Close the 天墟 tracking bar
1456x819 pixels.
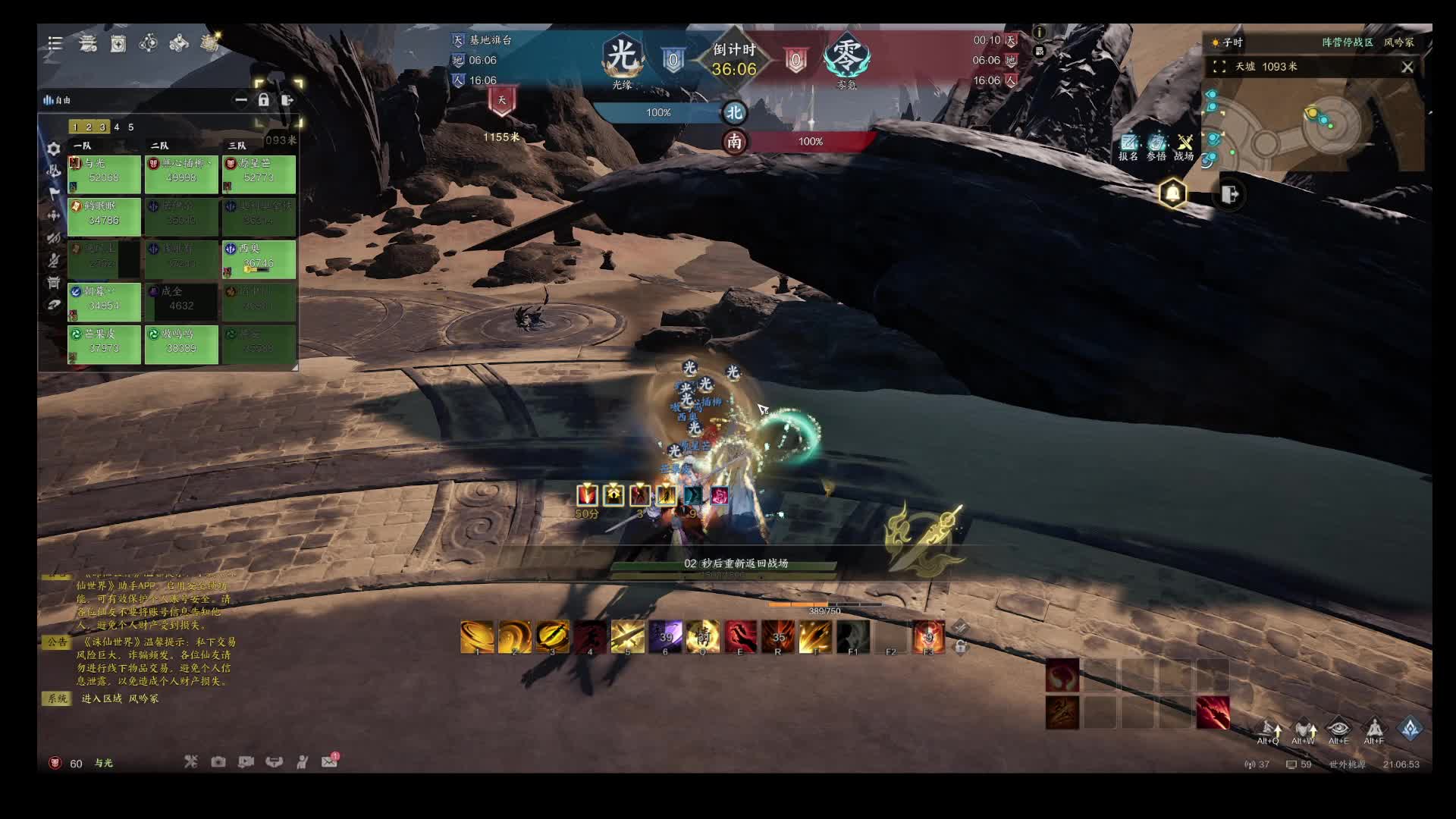pos(1407,67)
